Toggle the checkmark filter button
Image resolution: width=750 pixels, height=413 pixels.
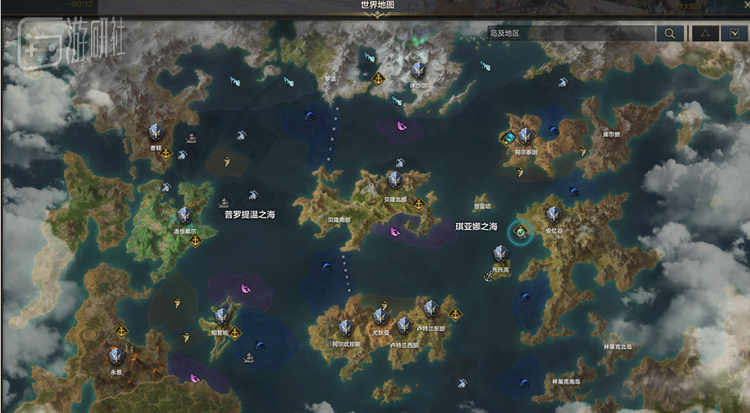(x=735, y=33)
